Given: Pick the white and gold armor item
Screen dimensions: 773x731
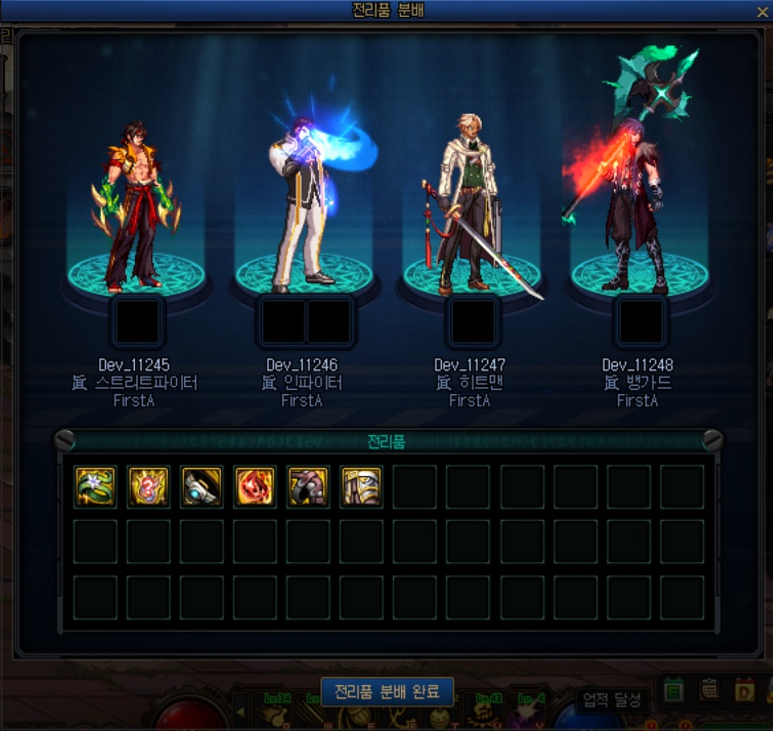Looking at the screenshot, I should pyautogui.click(x=361, y=487).
